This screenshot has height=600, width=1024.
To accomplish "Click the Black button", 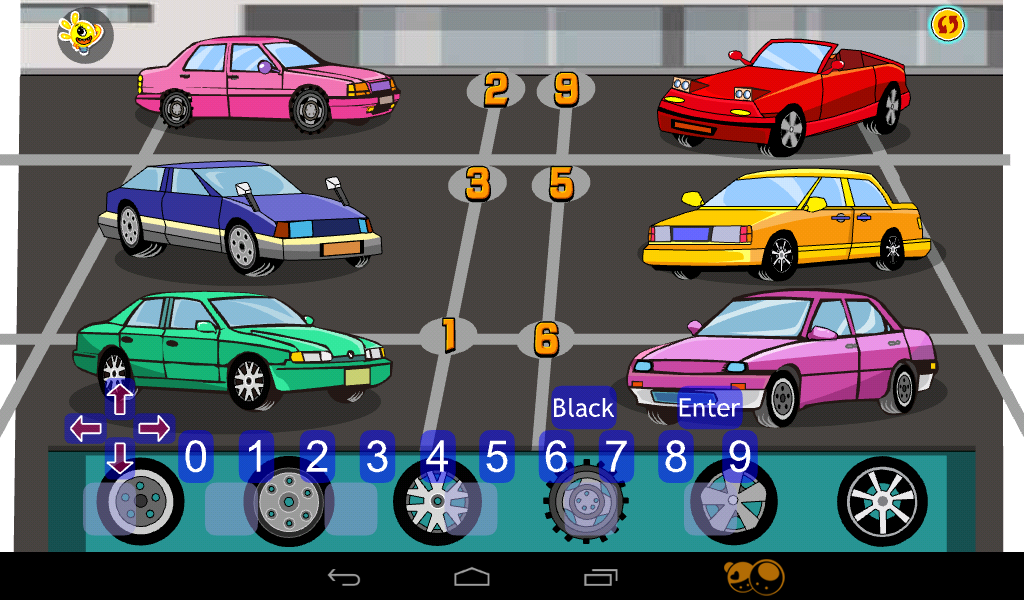I will tap(583, 407).
